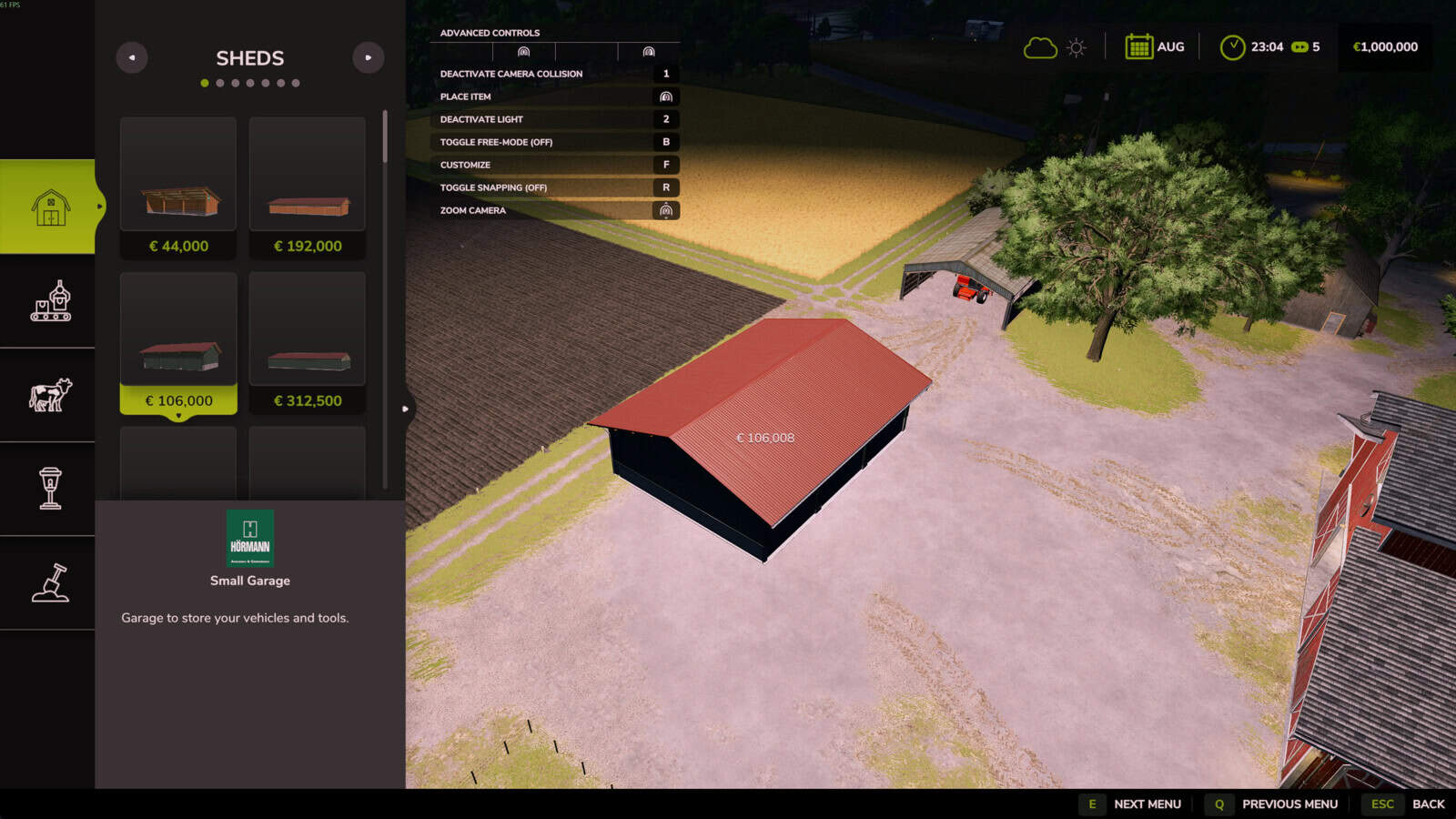
Task: Pick the €312,500 garage building
Action: coord(308,343)
